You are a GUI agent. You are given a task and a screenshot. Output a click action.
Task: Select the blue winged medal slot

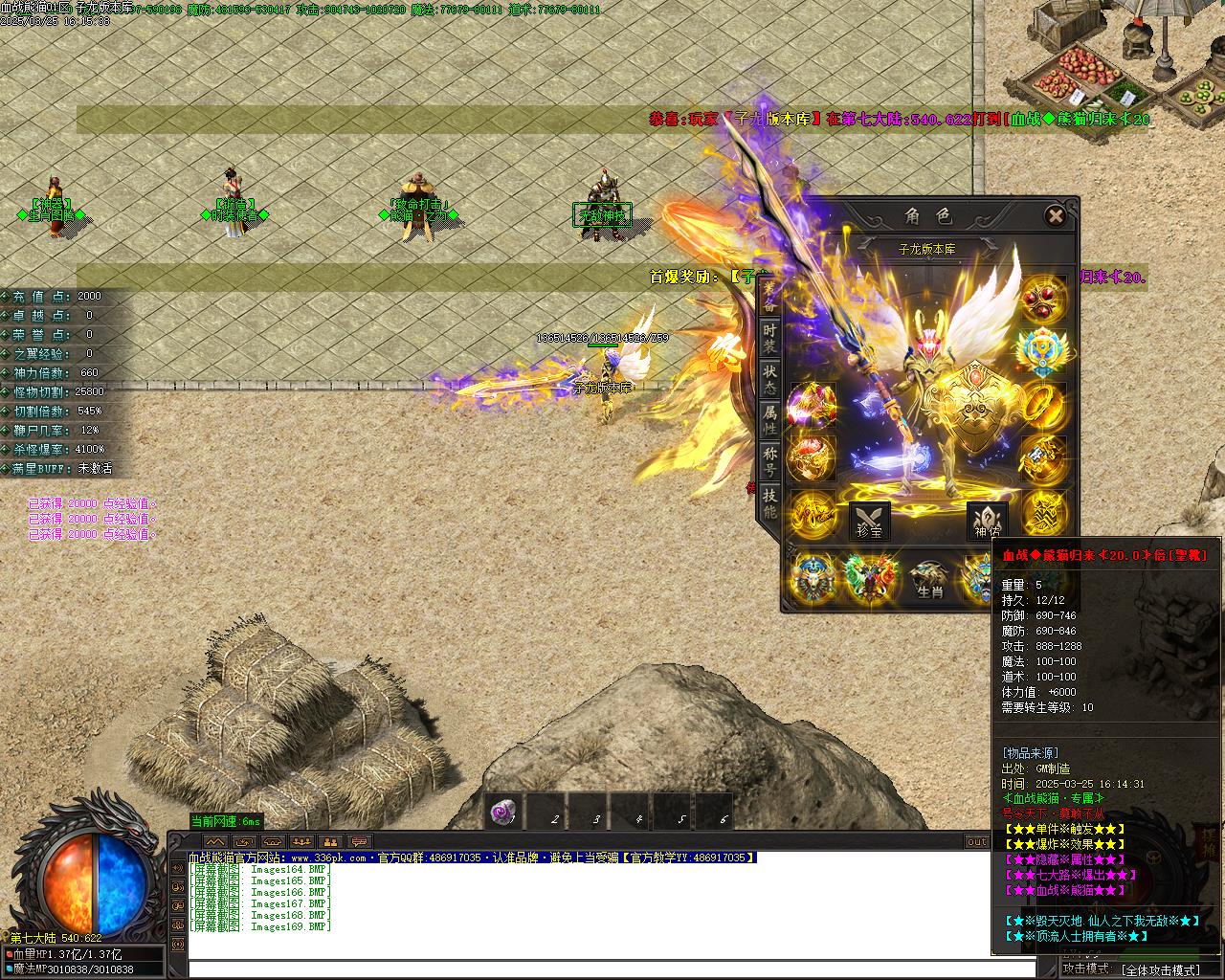[1042, 352]
